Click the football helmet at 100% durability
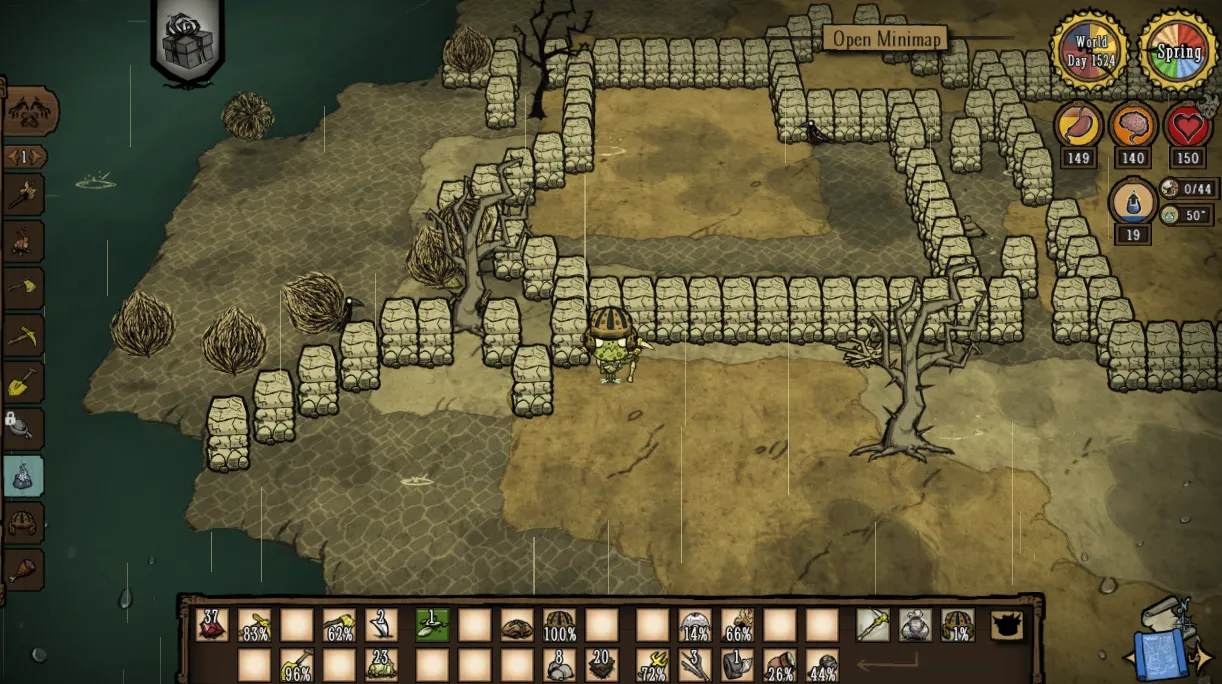1222x684 pixels. point(559,625)
